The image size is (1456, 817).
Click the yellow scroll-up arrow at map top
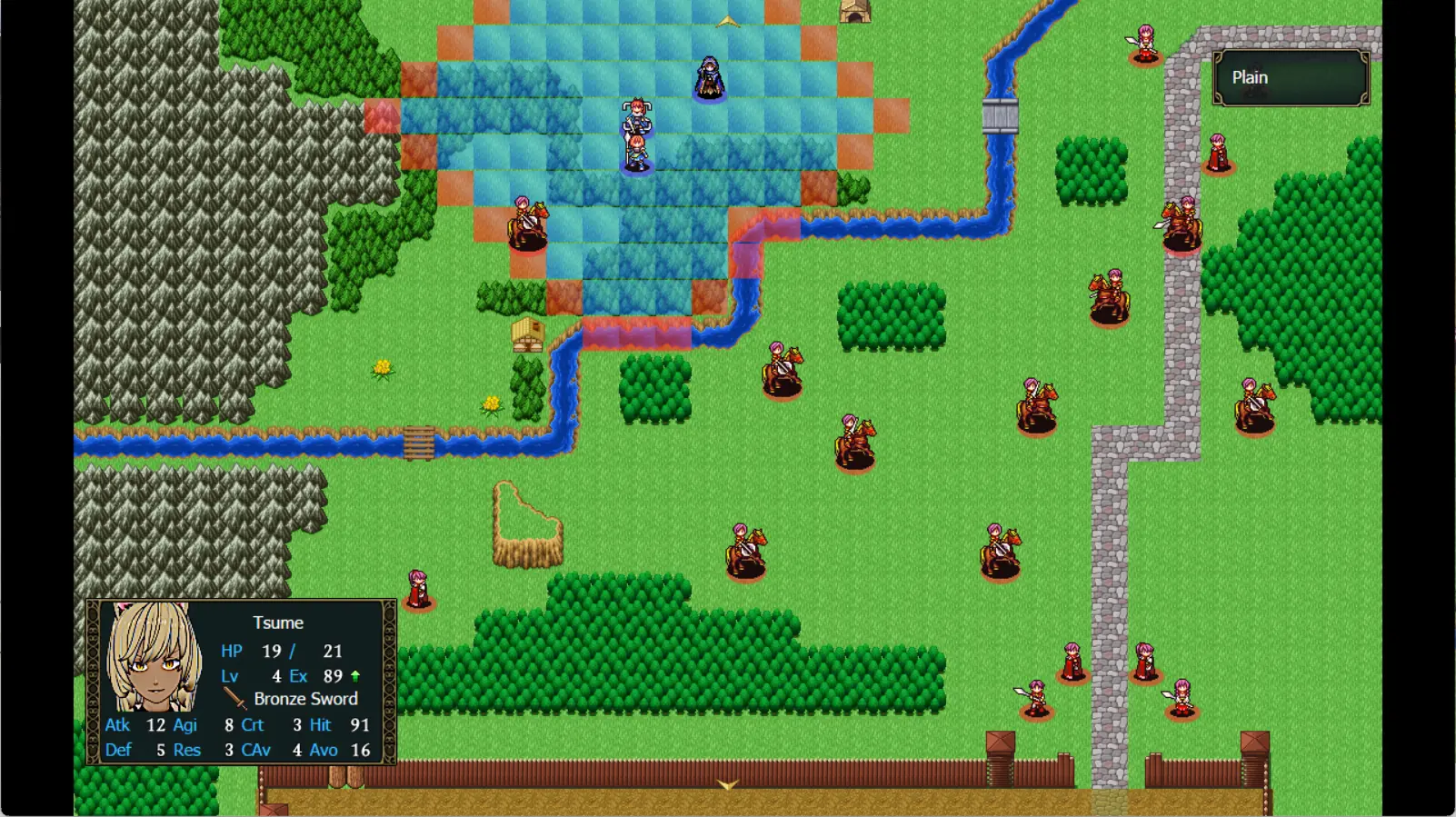click(x=727, y=22)
